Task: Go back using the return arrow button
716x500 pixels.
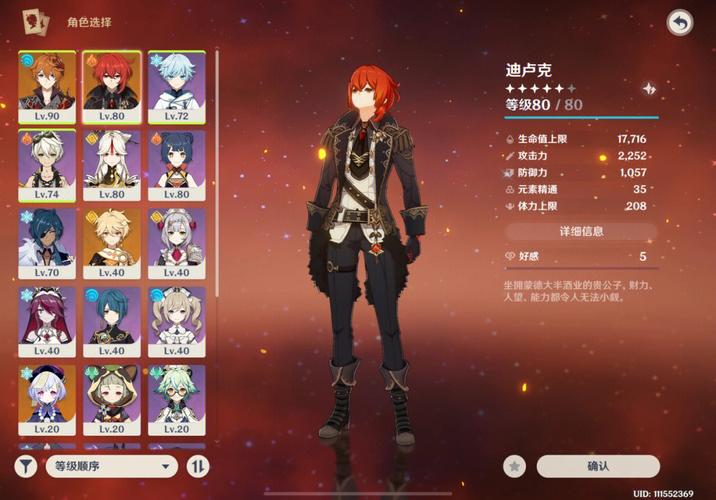Action: pos(680,23)
